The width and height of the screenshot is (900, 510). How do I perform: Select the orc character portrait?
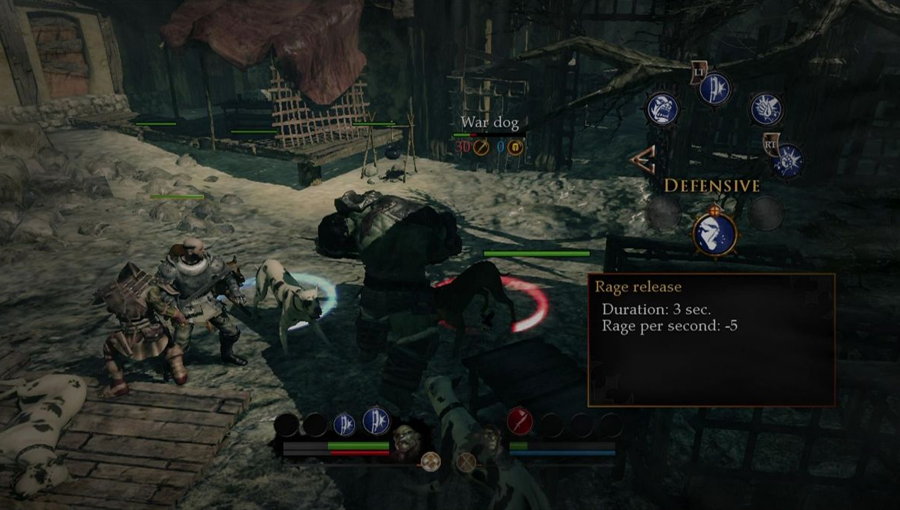tap(407, 439)
